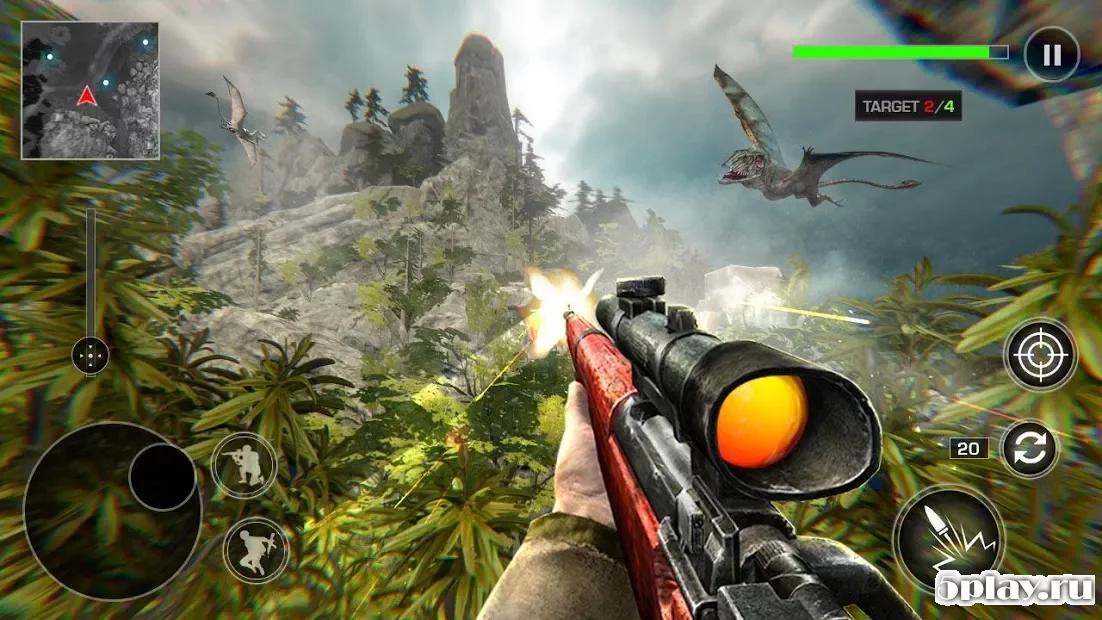Reload the rifle using the circular arrows

click(x=1029, y=448)
